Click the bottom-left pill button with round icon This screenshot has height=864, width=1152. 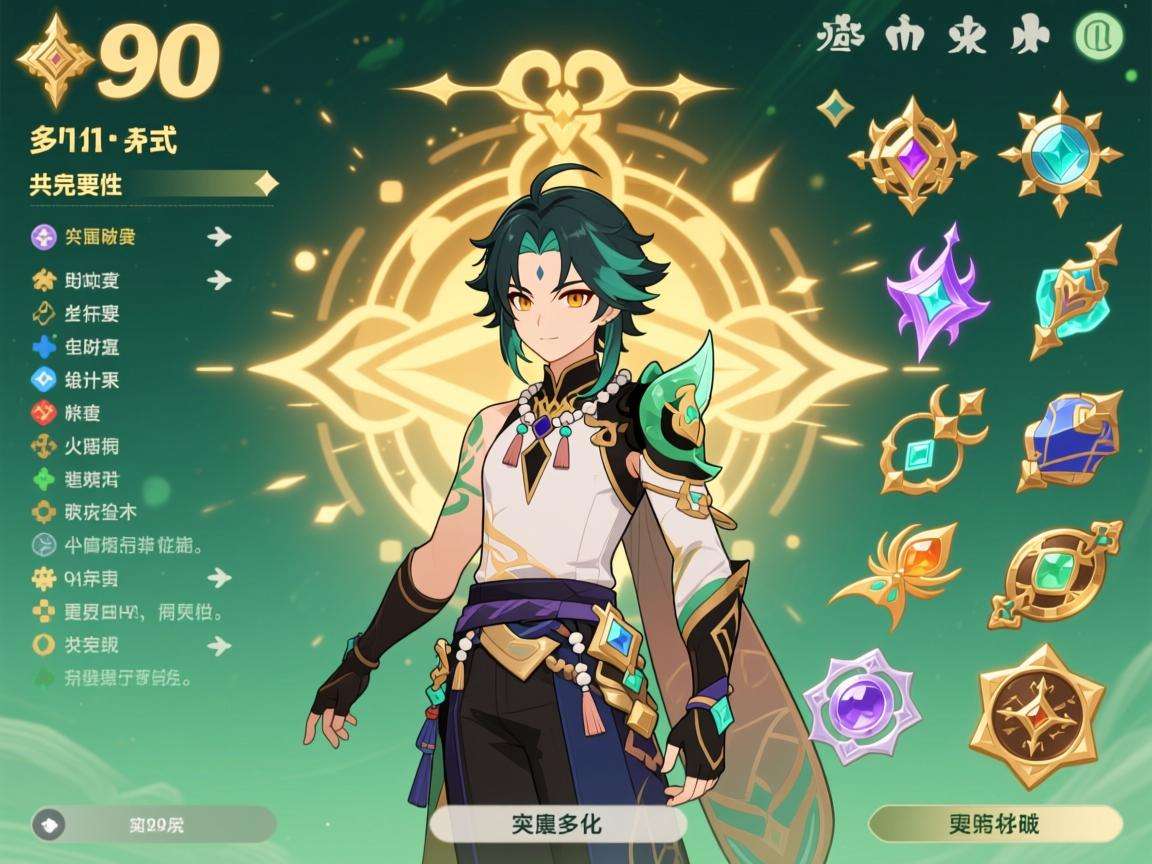click(153, 825)
